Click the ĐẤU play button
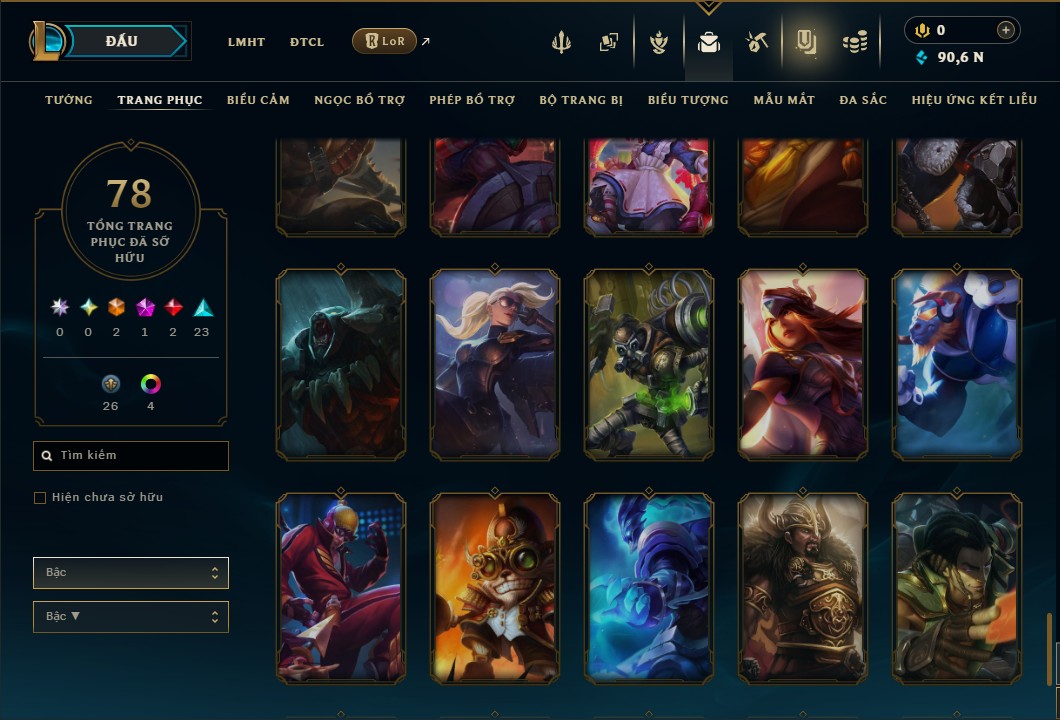 [x=122, y=41]
